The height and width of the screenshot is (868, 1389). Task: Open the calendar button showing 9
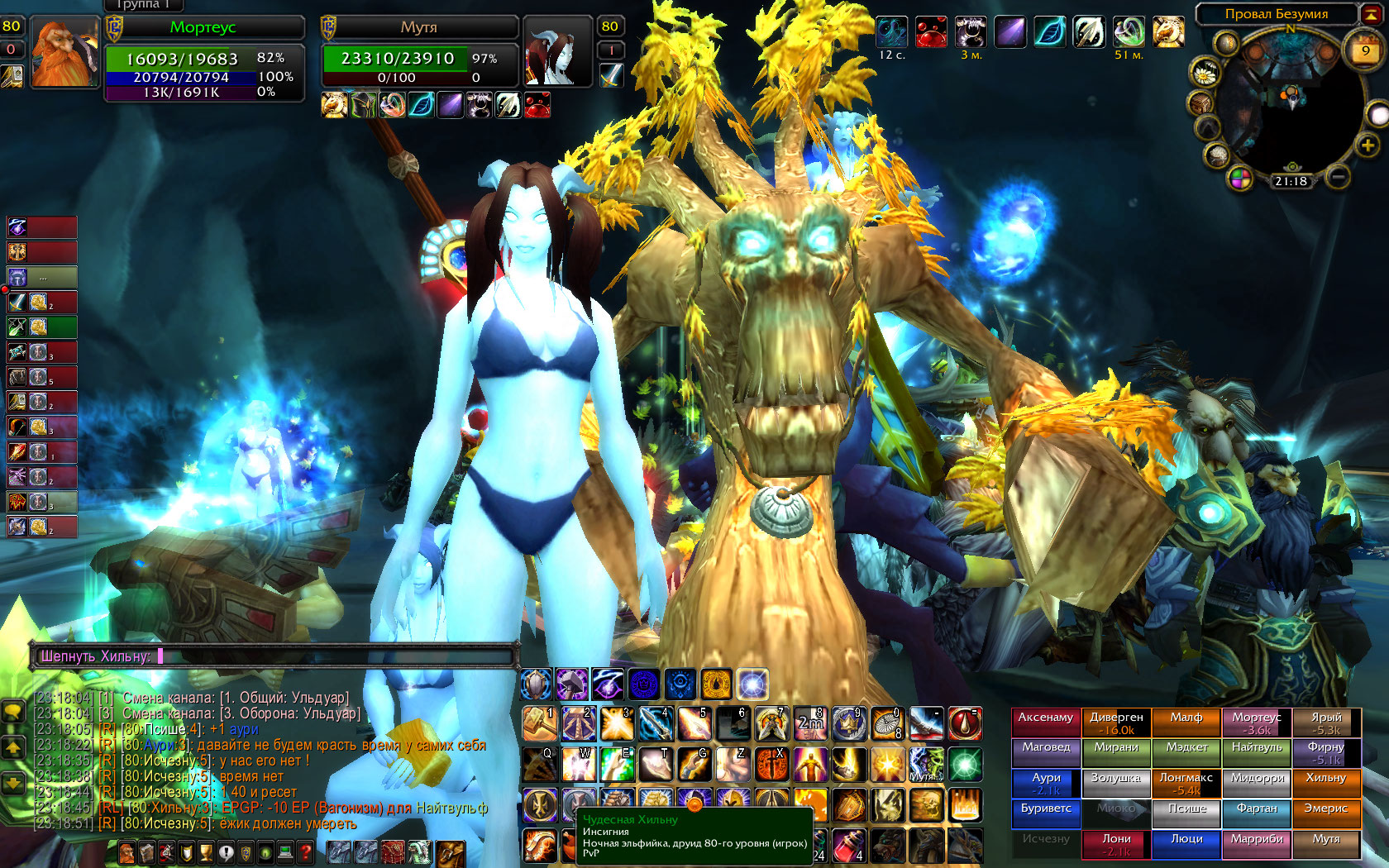1365,50
